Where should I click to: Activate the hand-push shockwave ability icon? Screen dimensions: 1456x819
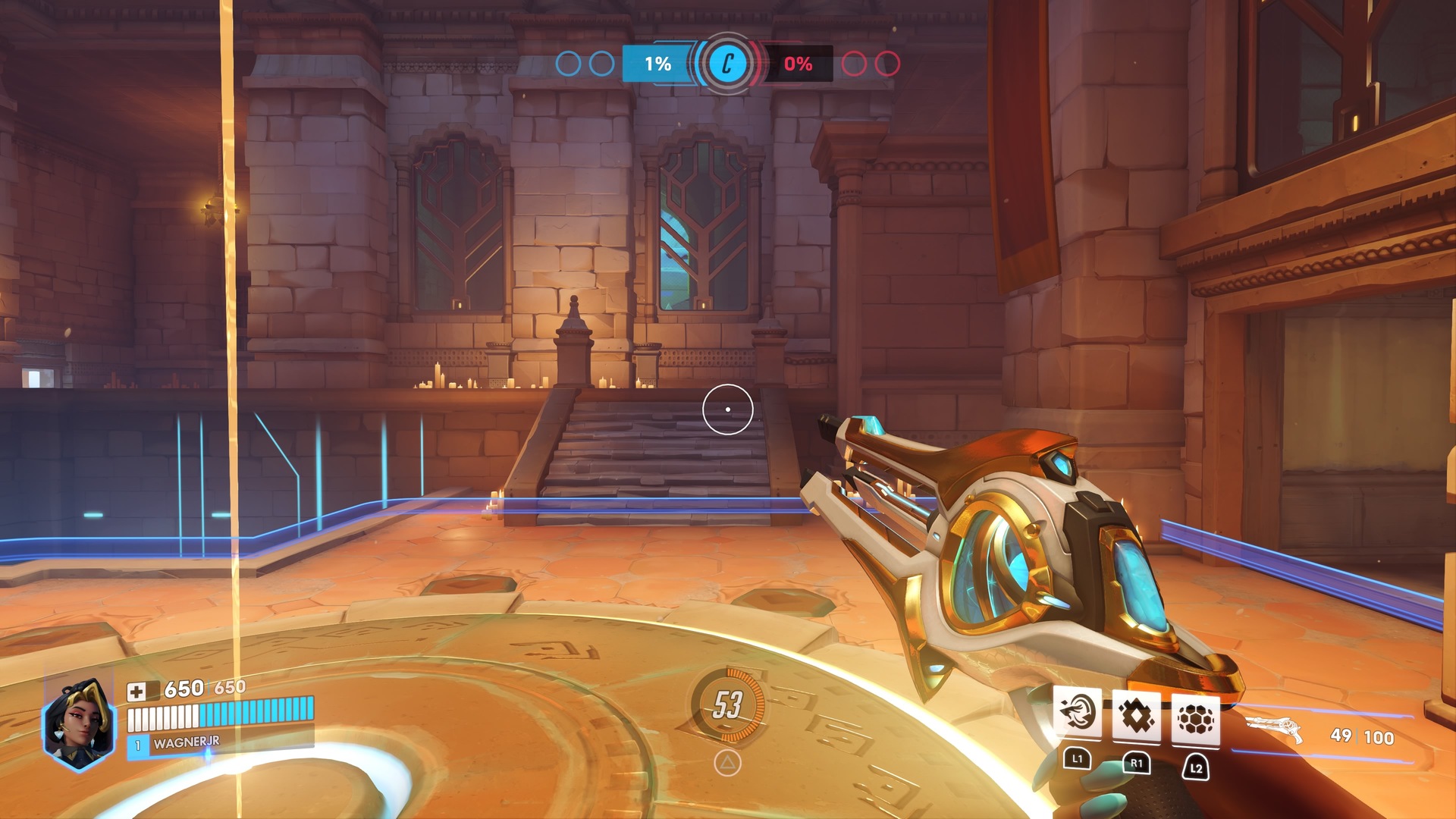coord(1078,715)
